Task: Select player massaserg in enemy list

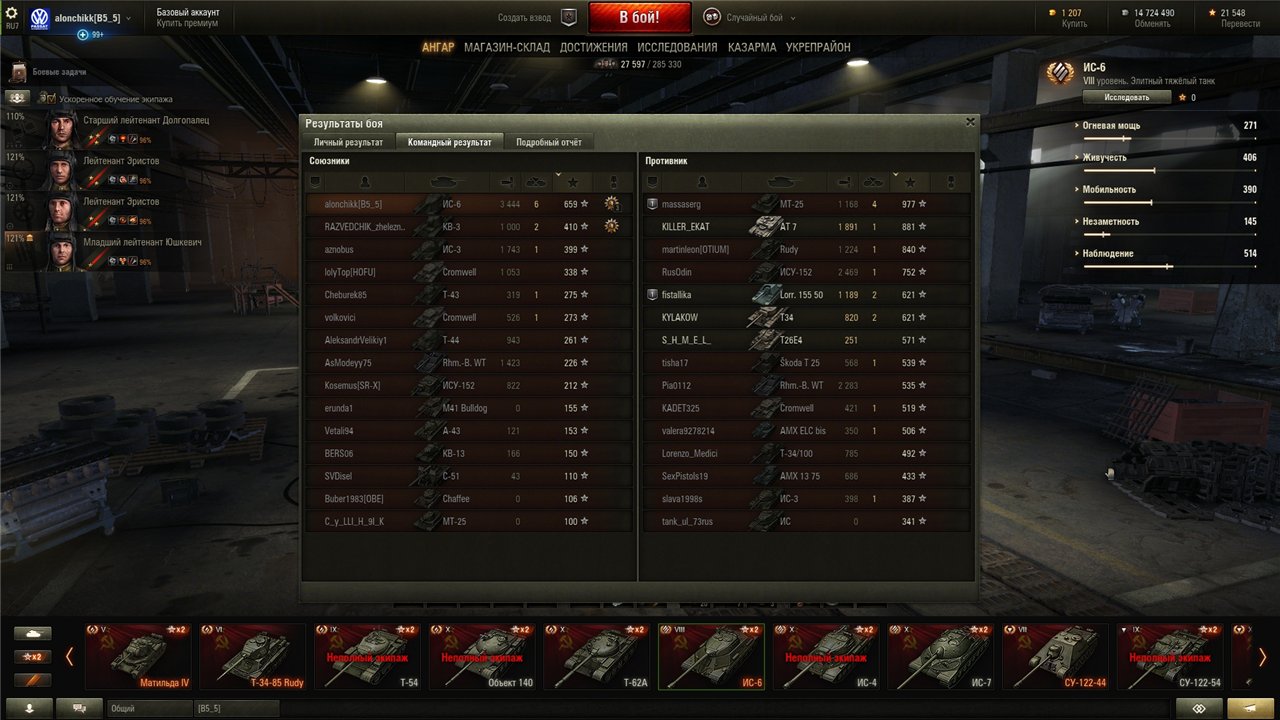Action: [682, 204]
